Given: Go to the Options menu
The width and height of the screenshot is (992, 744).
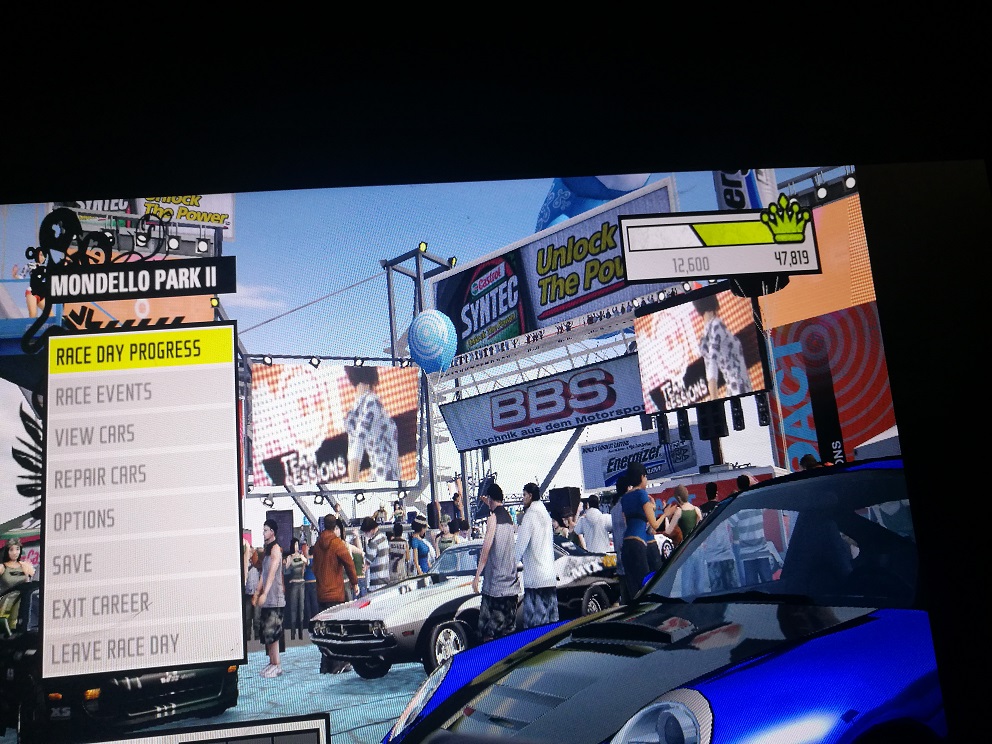Looking at the screenshot, I should 84,521.
